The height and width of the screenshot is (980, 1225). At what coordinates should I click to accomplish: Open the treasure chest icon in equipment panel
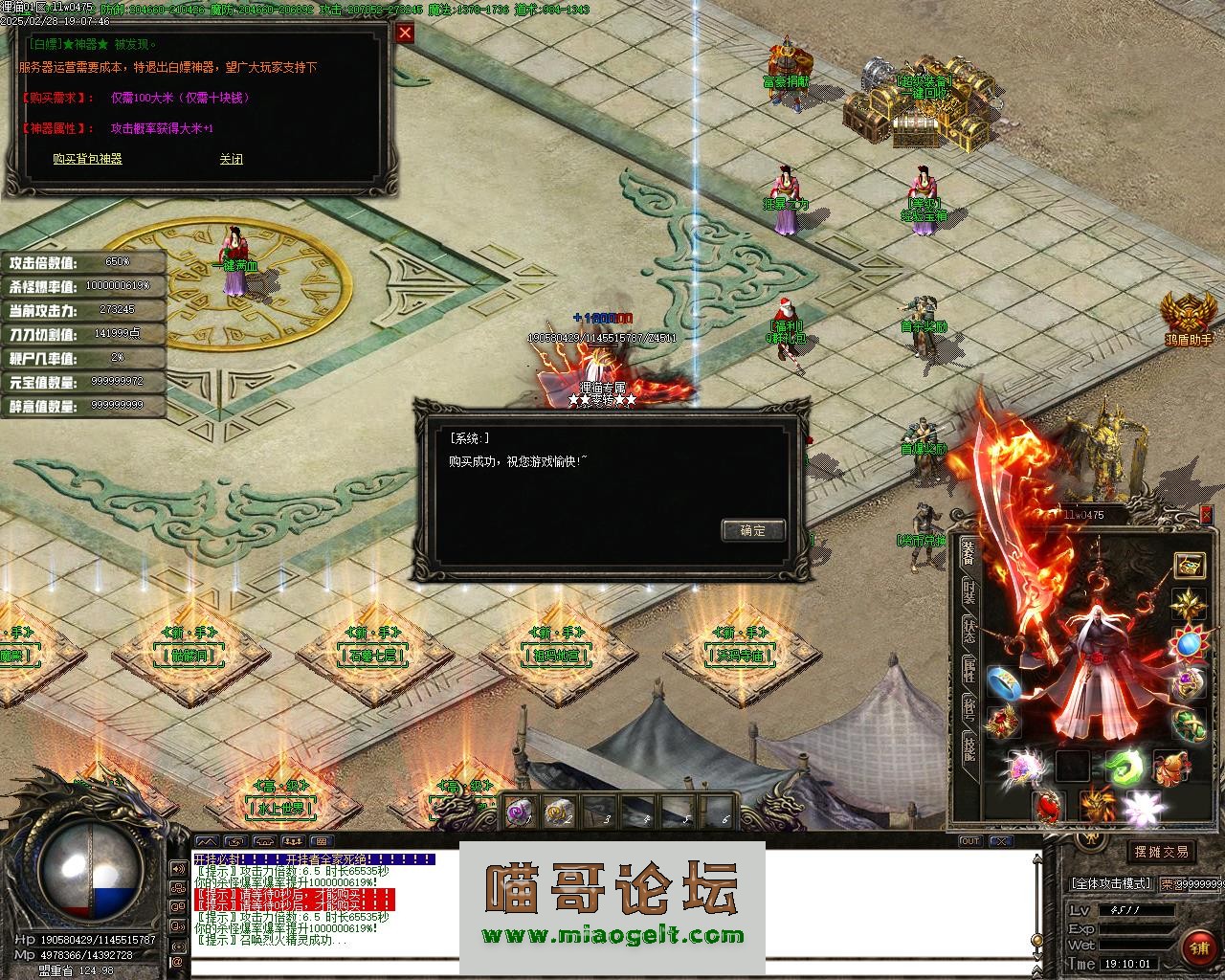click(x=1190, y=565)
